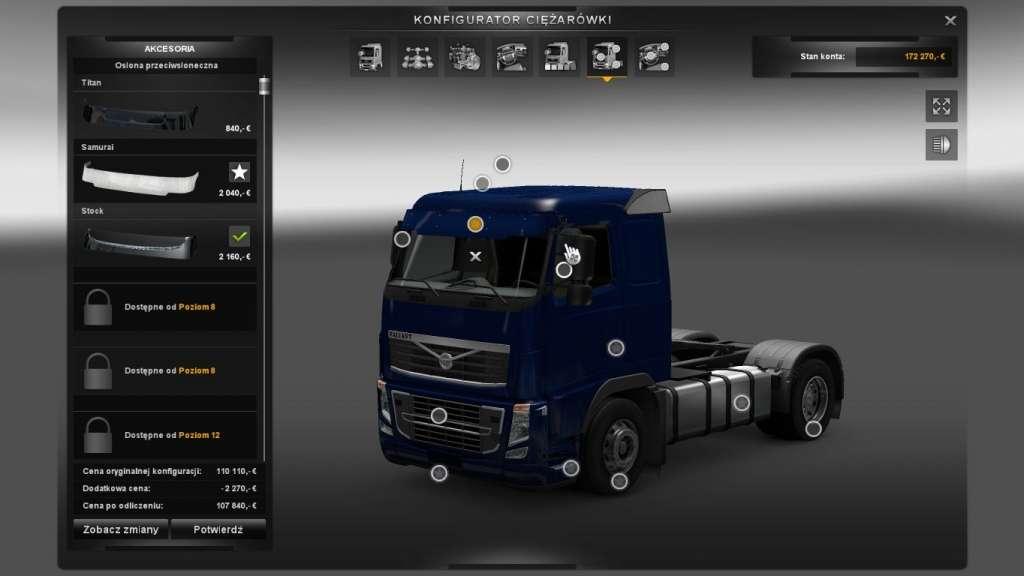The image size is (1024, 576).
Task: Select the exterior accessories tab
Action: pos(606,57)
